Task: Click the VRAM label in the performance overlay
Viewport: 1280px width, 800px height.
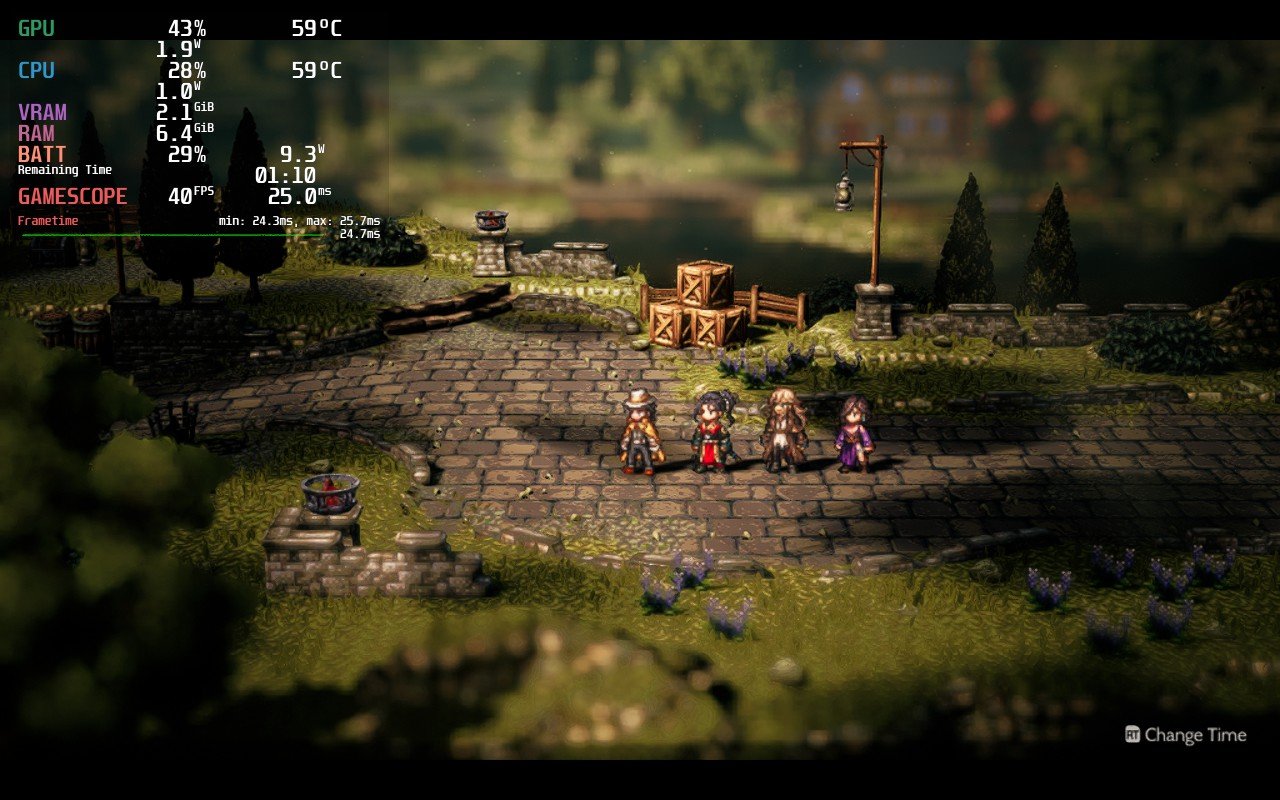Action: pyautogui.click(x=40, y=112)
